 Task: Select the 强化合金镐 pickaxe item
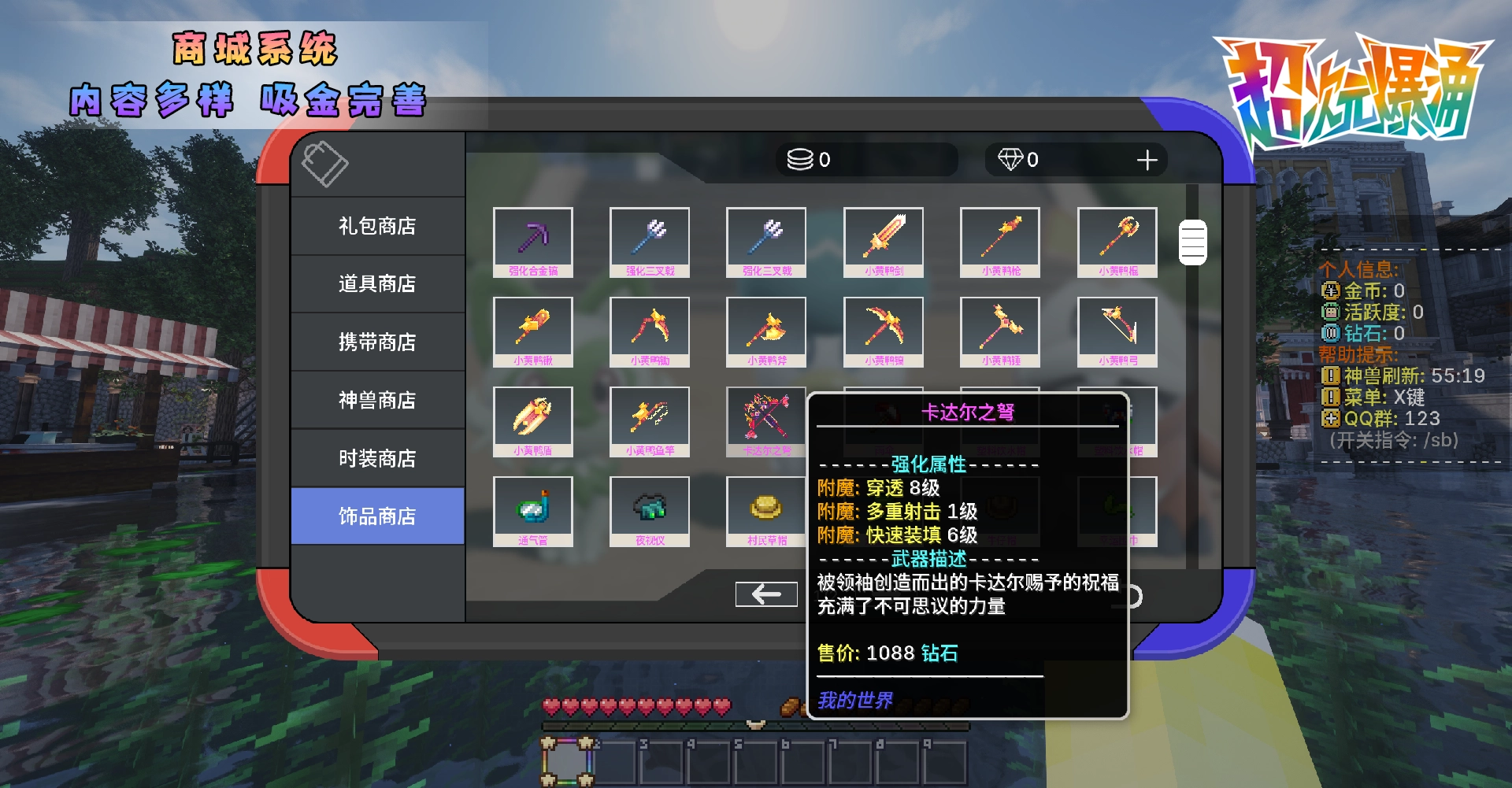pos(532,242)
